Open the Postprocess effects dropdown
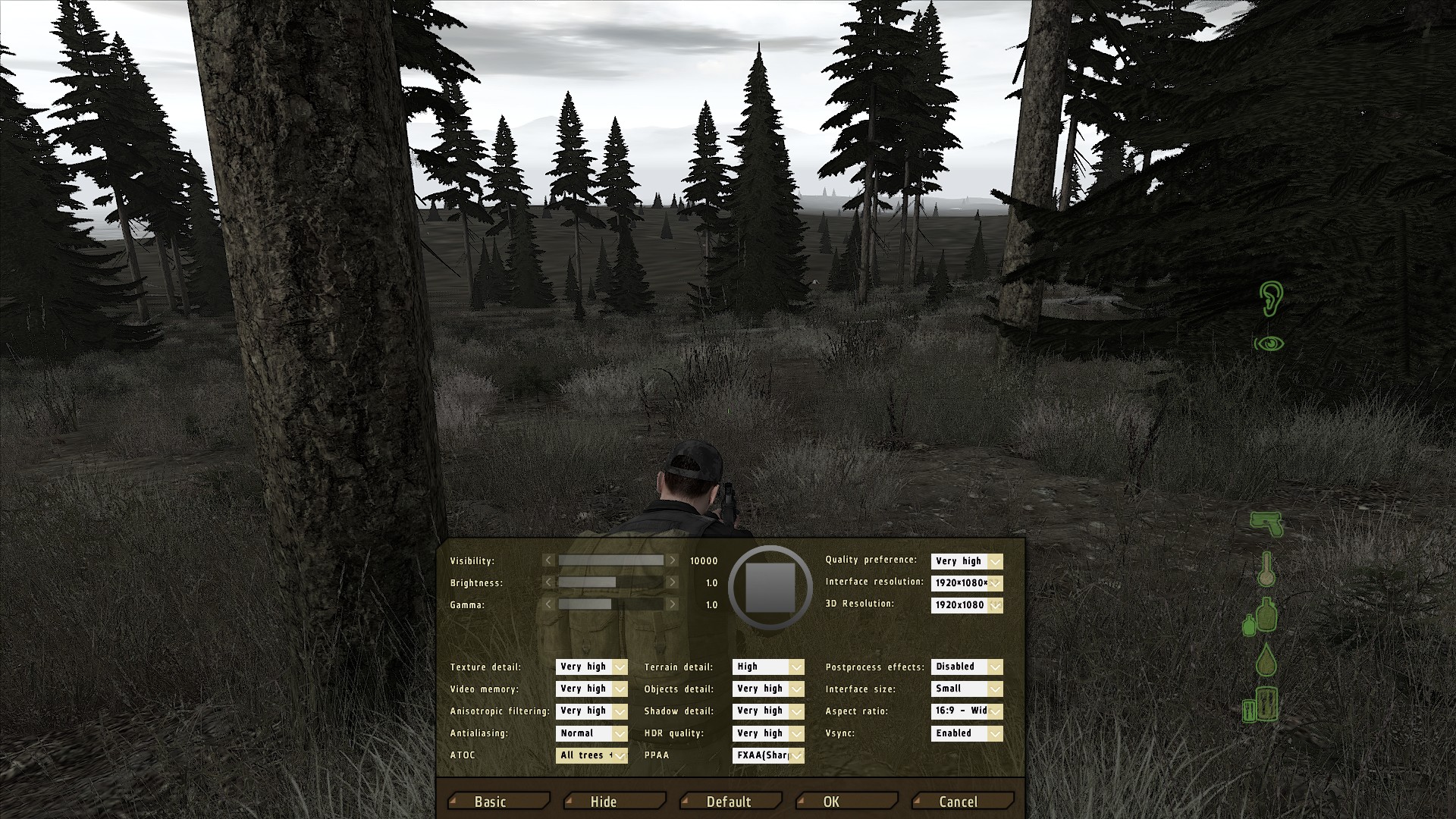The width and height of the screenshot is (1456, 819). pyautogui.click(x=967, y=667)
